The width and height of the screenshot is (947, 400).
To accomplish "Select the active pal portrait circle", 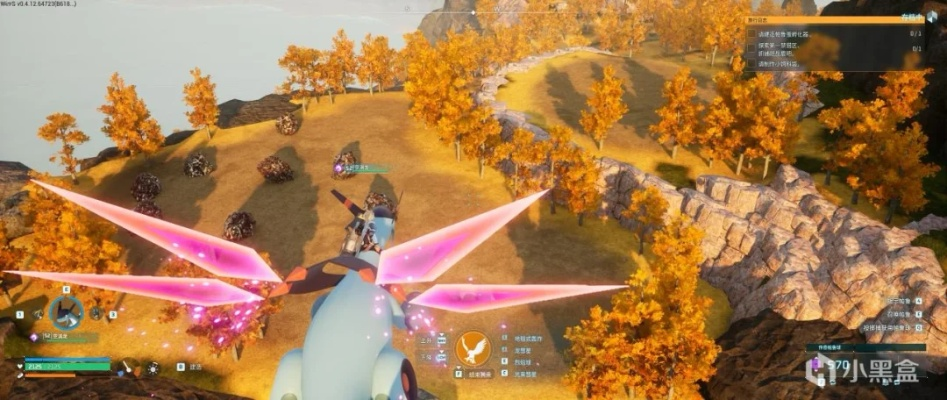I will pyautogui.click(x=66, y=312).
